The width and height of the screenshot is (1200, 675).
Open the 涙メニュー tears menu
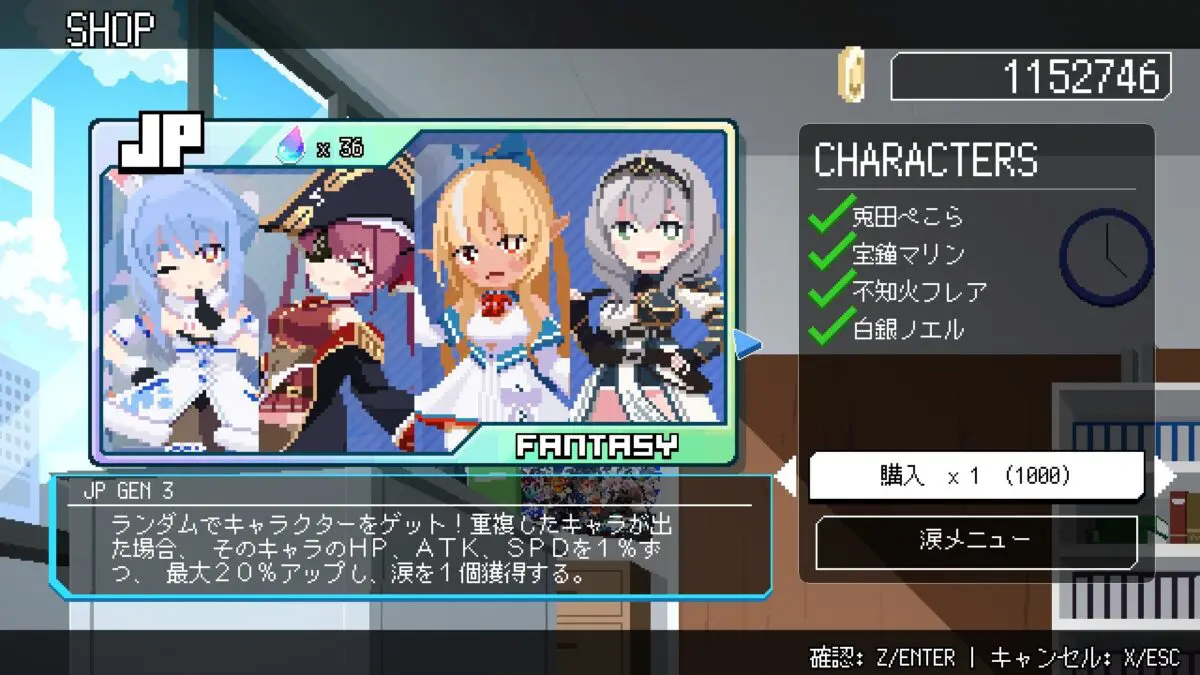click(975, 541)
